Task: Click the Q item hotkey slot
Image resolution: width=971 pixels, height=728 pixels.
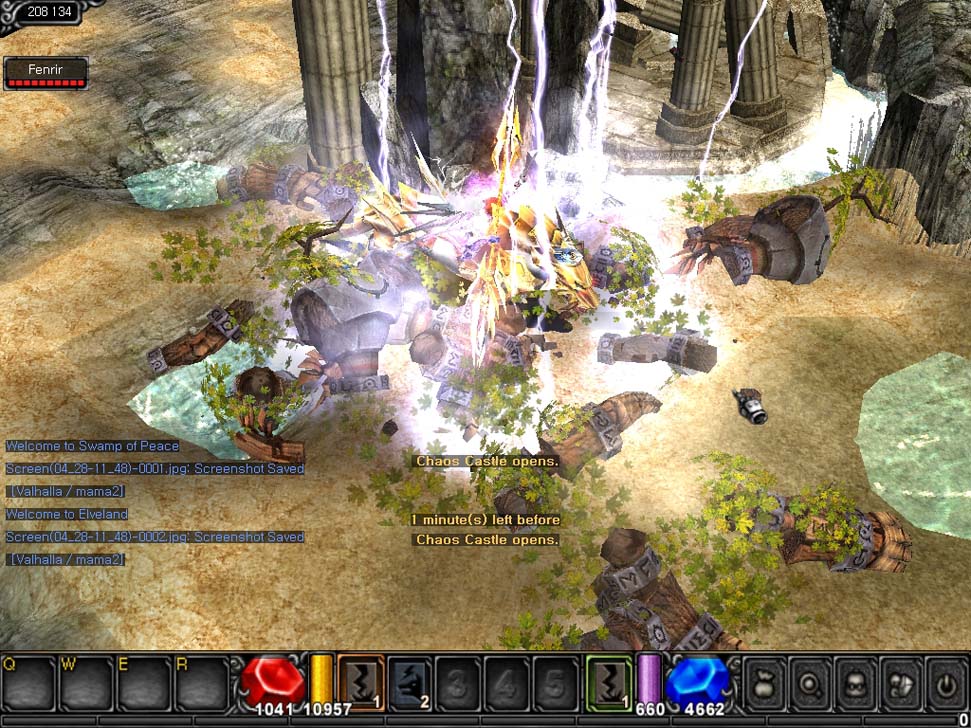Action: coord(30,682)
